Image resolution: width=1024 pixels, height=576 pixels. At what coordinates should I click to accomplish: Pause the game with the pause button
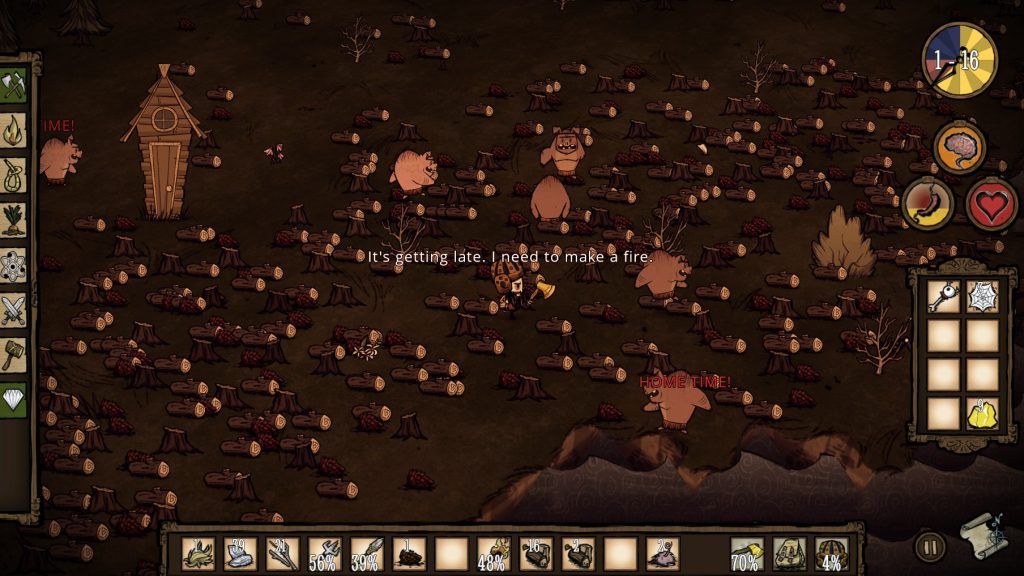[929, 546]
